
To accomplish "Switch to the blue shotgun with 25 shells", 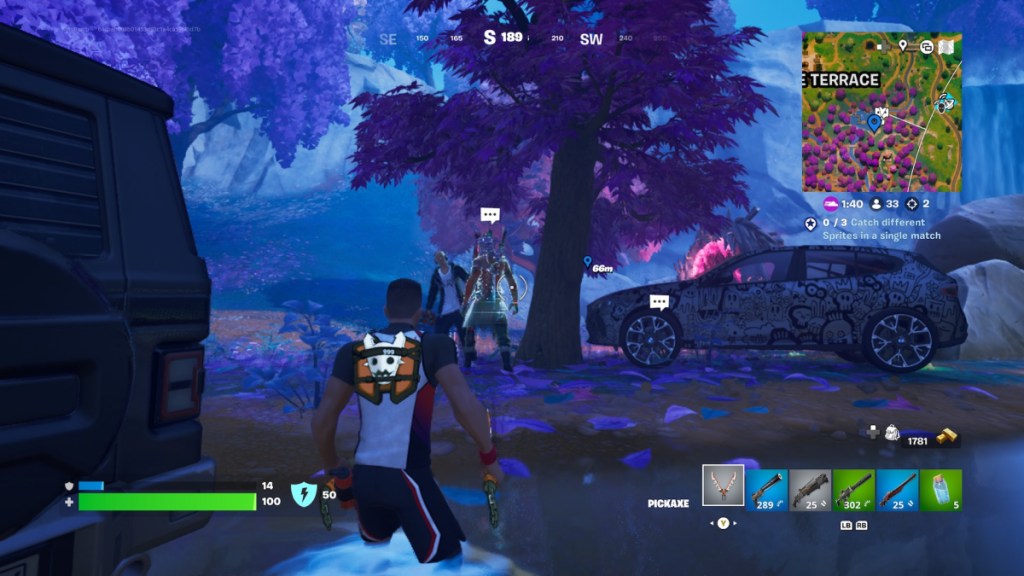I will pos(897,490).
